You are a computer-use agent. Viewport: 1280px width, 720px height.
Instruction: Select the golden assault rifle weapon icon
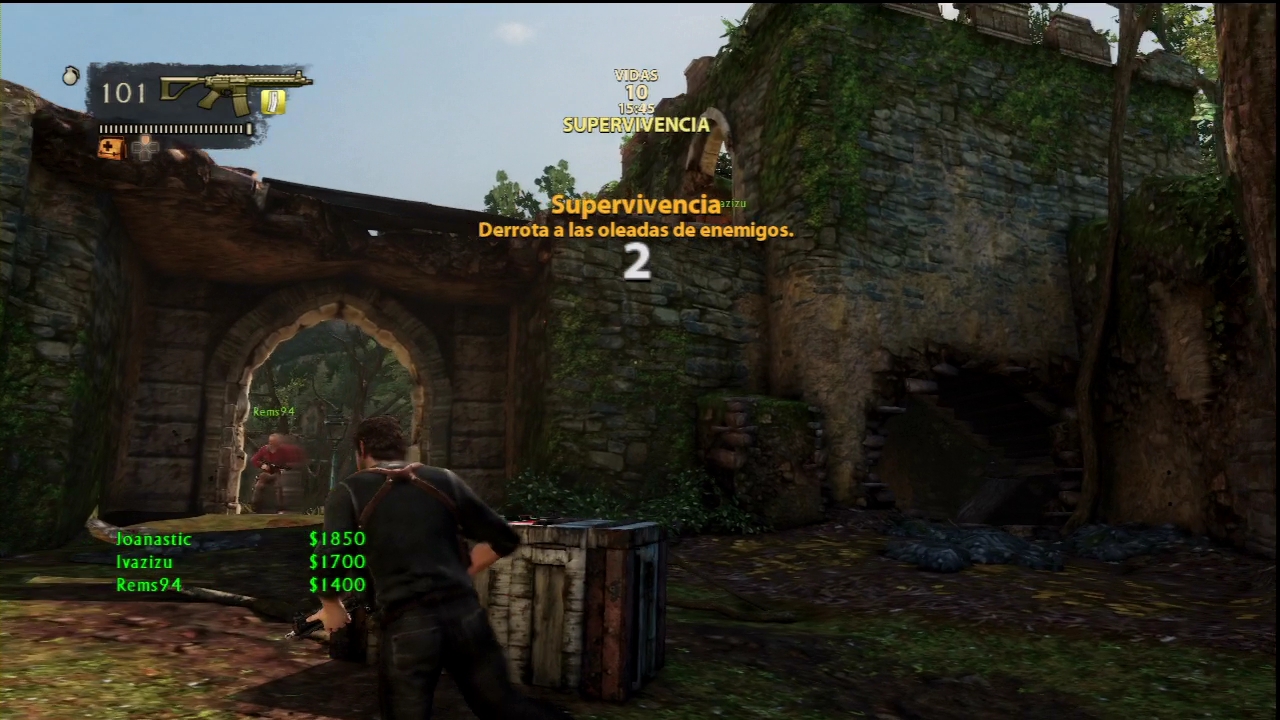(x=235, y=92)
